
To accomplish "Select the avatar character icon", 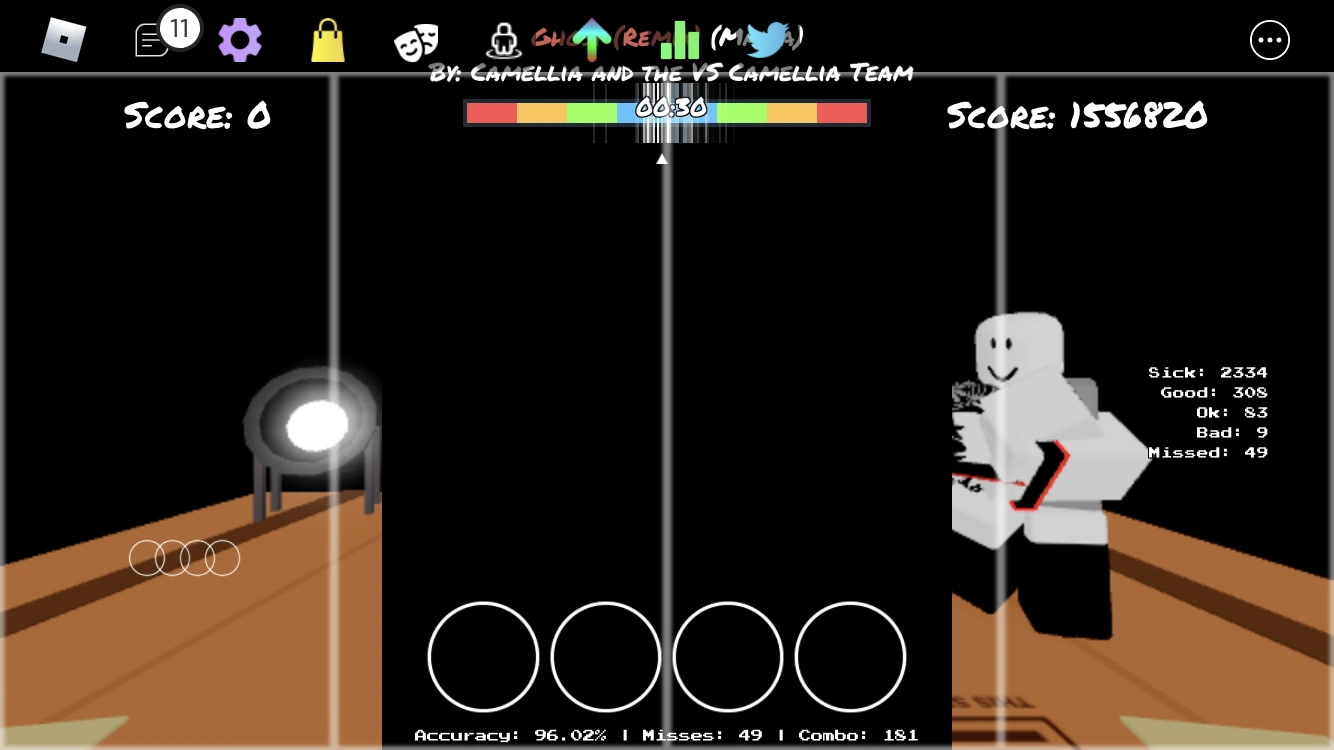I will click(505, 38).
